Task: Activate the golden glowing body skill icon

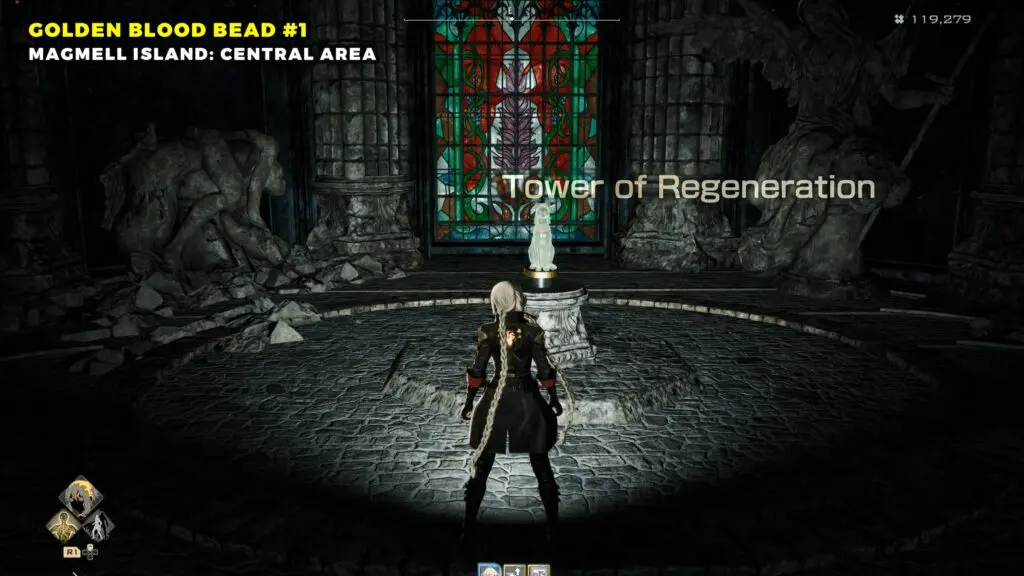Action: (x=63, y=526)
